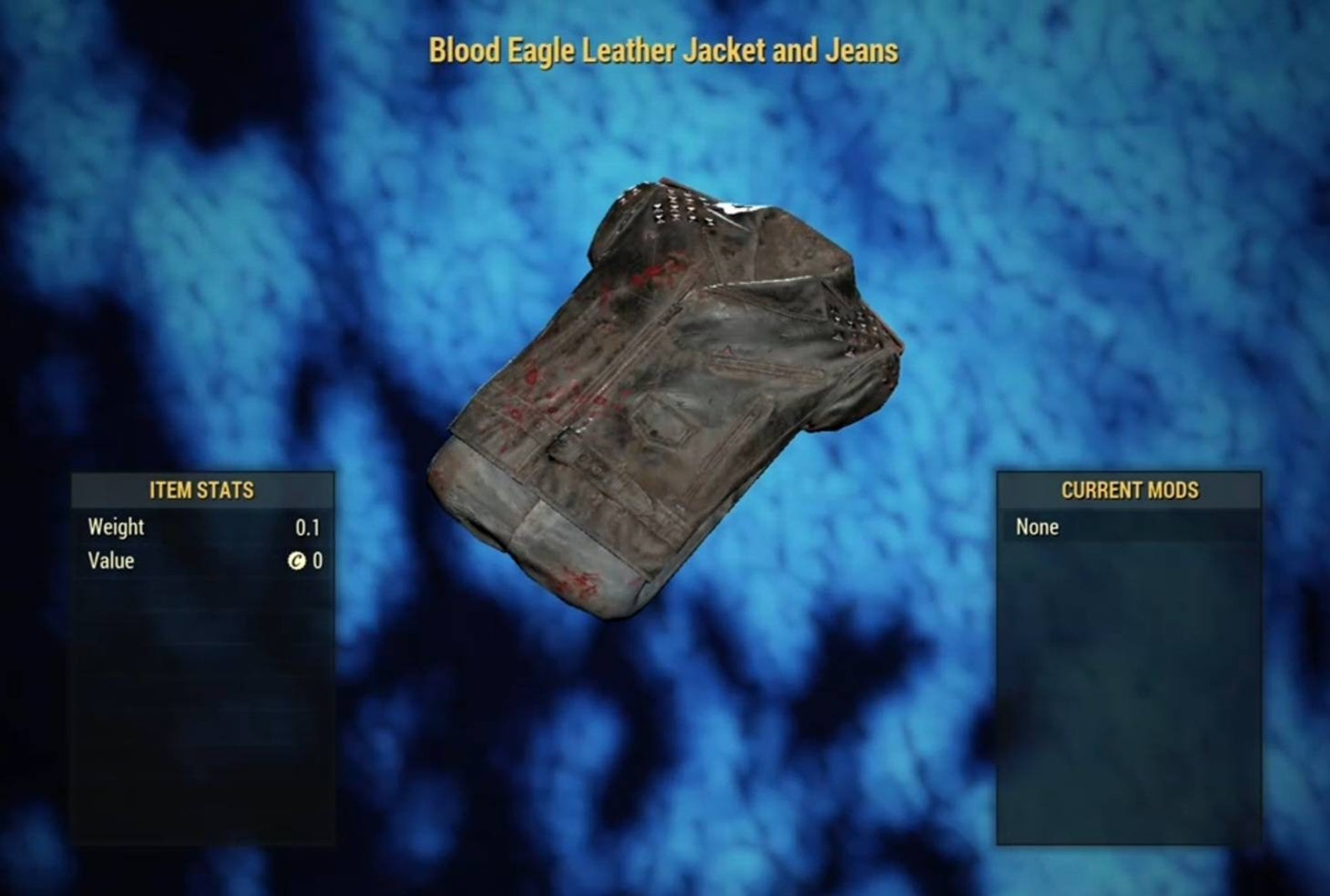The height and width of the screenshot is (896, 1330).
Task: Click the ITEM STATS panel header
Action: click(201, 492)
